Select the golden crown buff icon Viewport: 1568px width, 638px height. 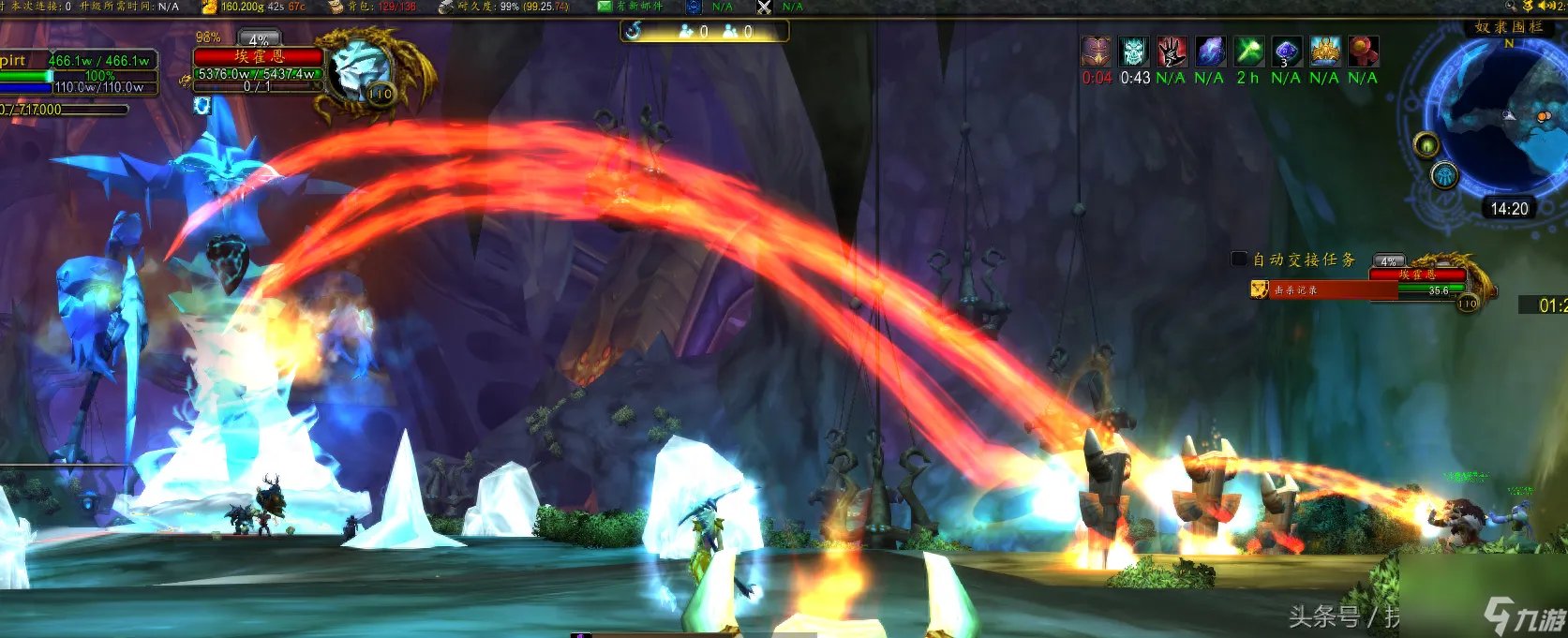tap(1324, 51)
